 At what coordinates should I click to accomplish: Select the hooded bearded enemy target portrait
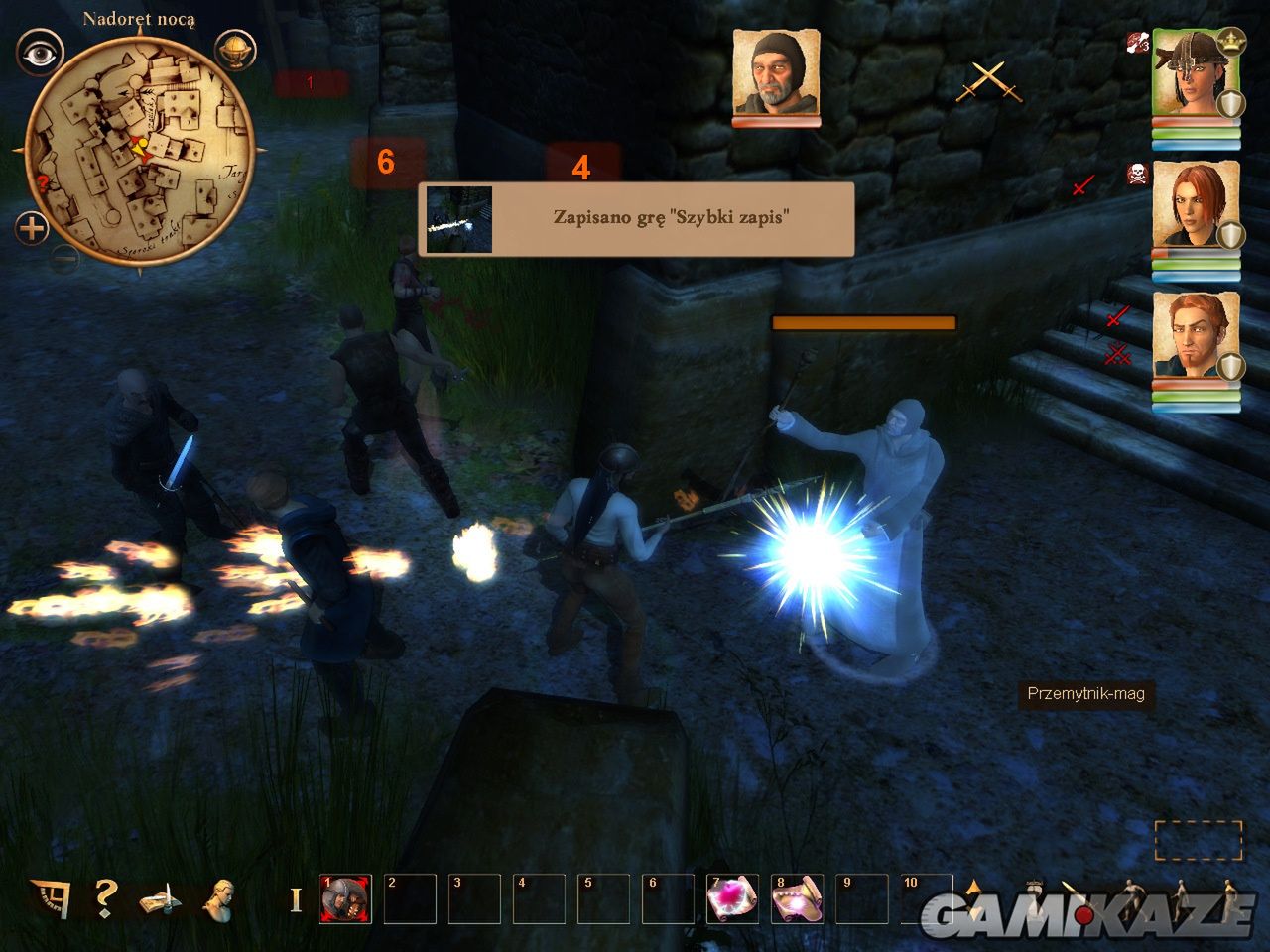[x=776, y=74]
